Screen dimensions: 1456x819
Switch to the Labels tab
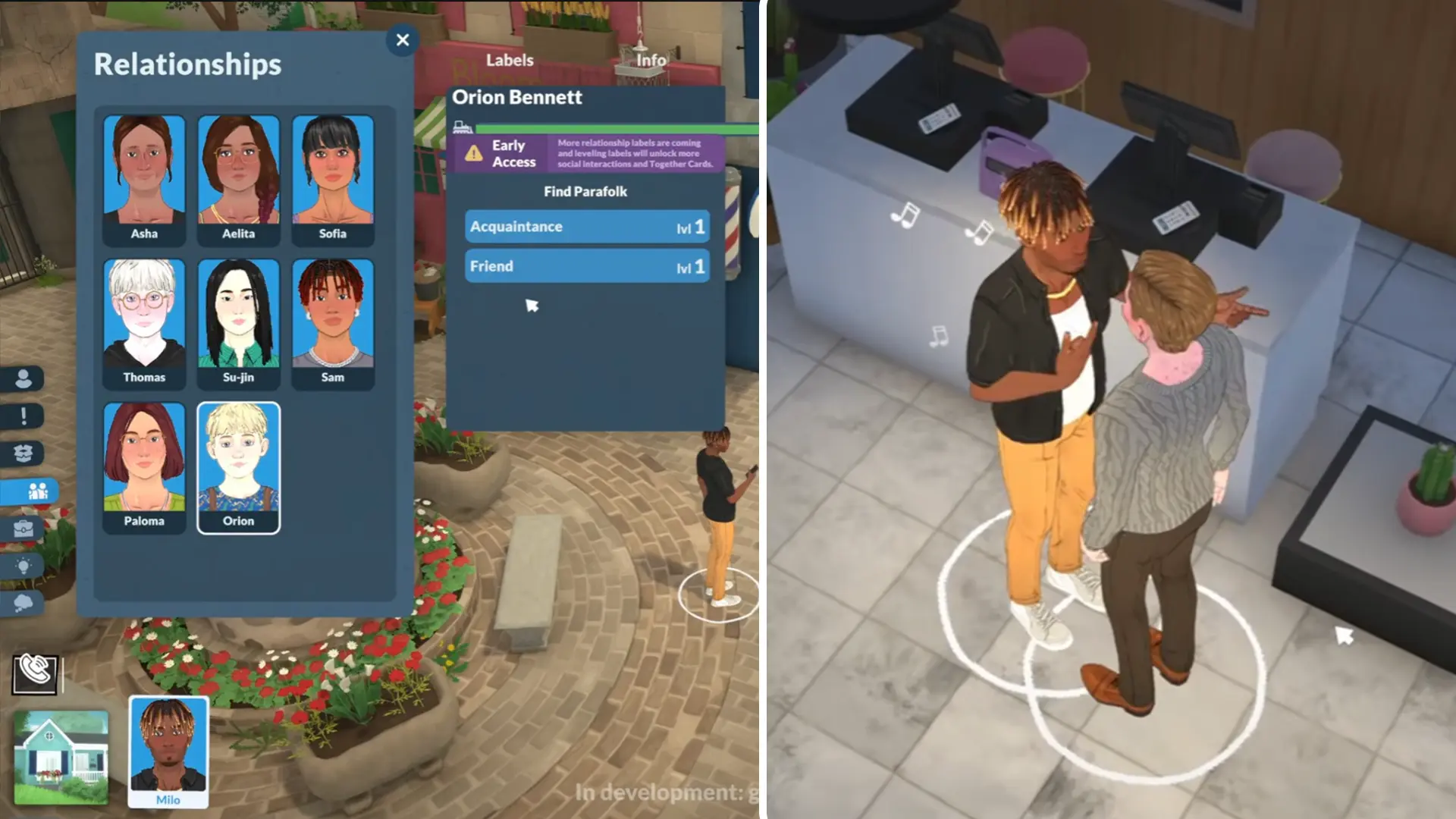coord(509,60)
